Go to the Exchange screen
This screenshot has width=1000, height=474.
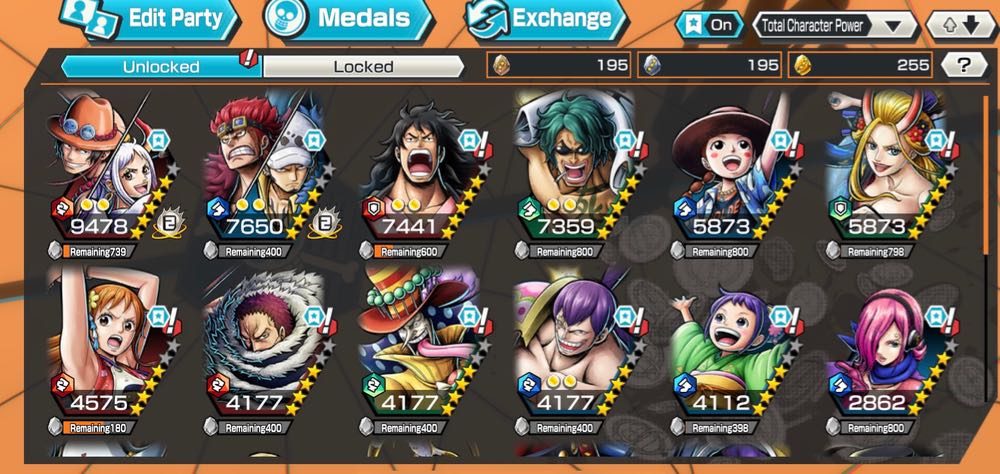[x=545, y=18]
